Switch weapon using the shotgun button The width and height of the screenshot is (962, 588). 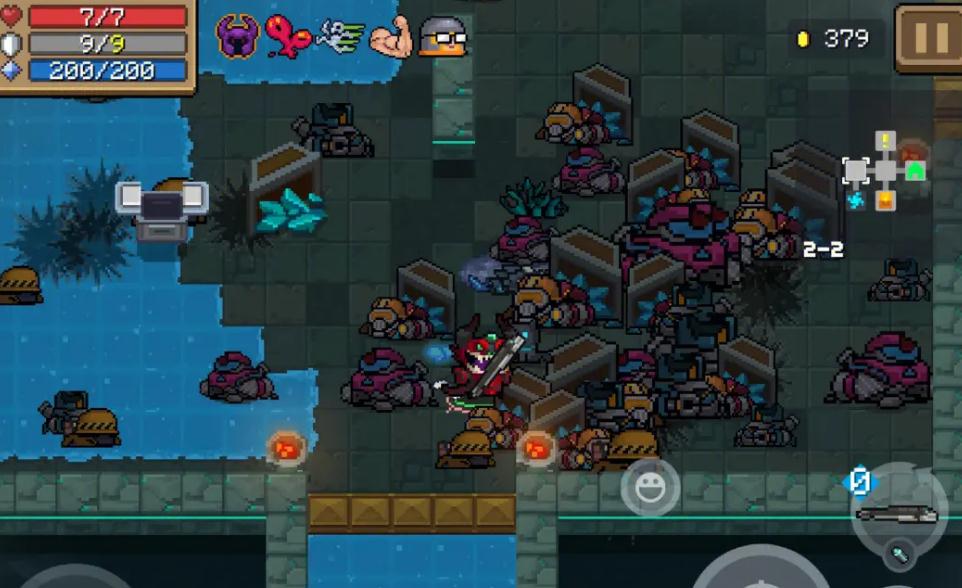click(x=898, y=512)
